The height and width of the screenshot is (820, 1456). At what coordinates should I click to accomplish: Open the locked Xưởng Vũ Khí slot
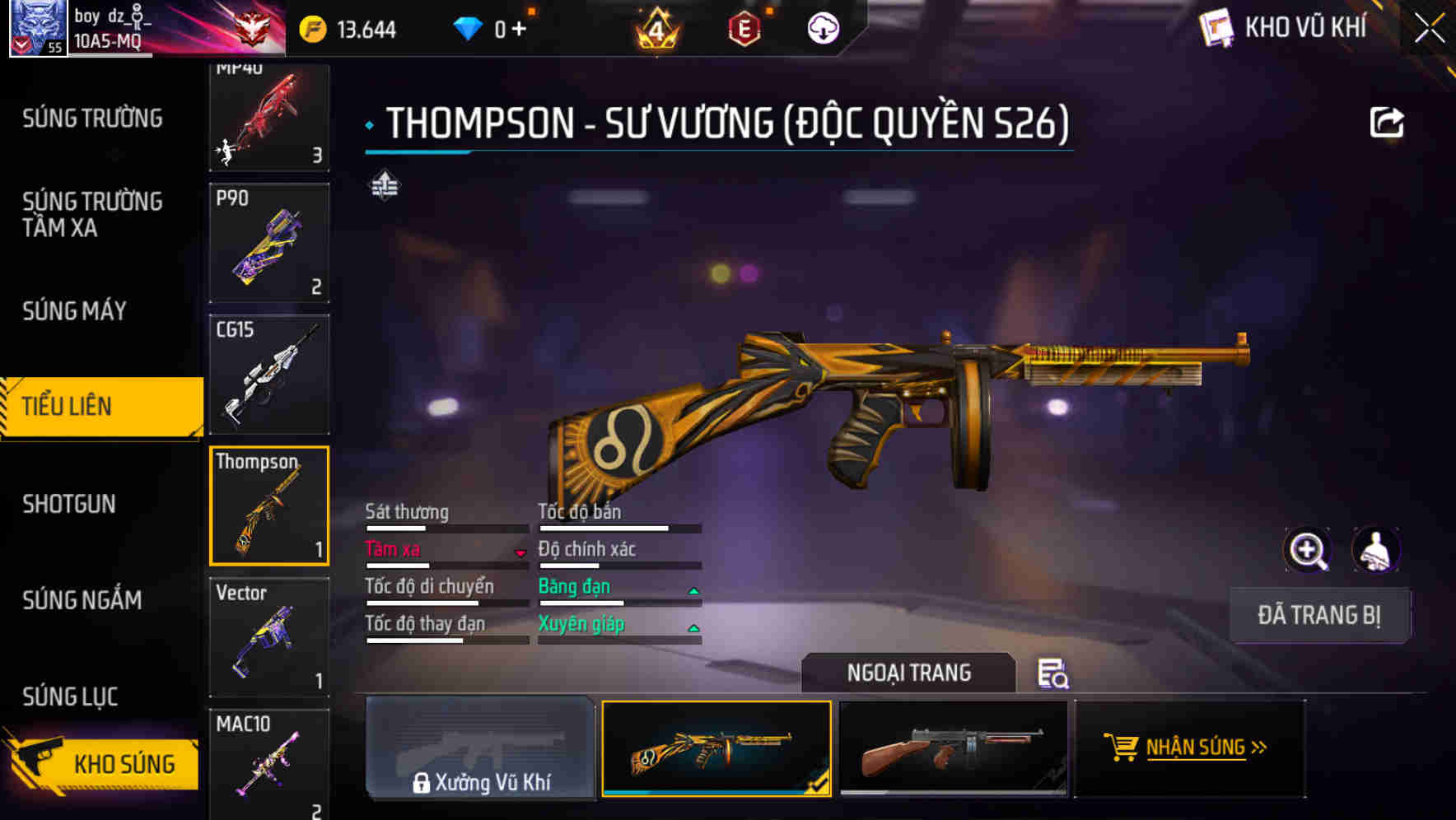point(480,749)
